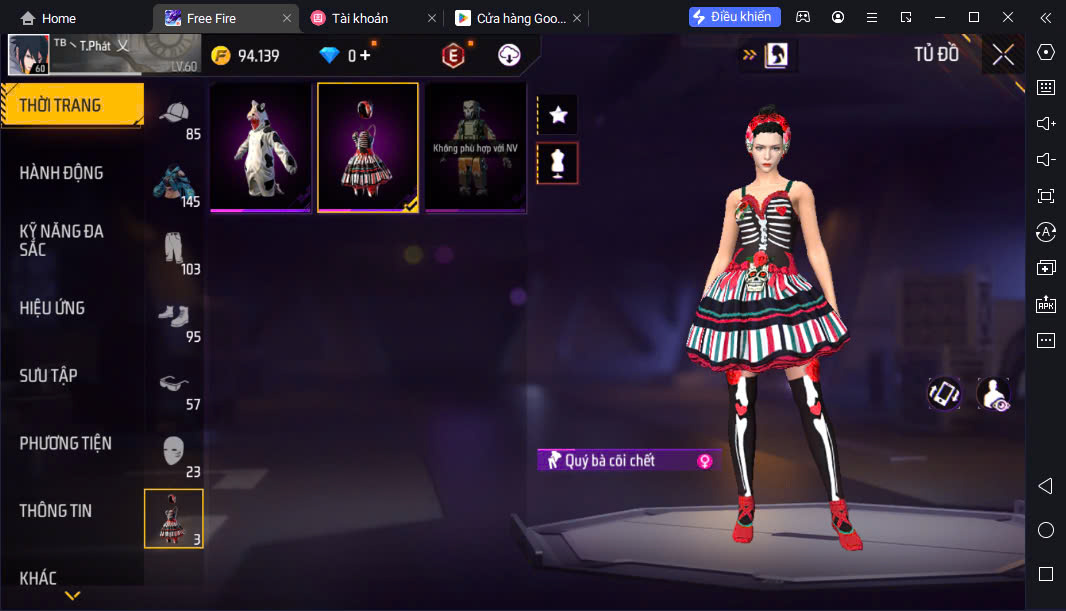Open the PHƯƠNG TIỆN category
The height and width of the screenshot is (611, 1066).
tap(66, 443)
